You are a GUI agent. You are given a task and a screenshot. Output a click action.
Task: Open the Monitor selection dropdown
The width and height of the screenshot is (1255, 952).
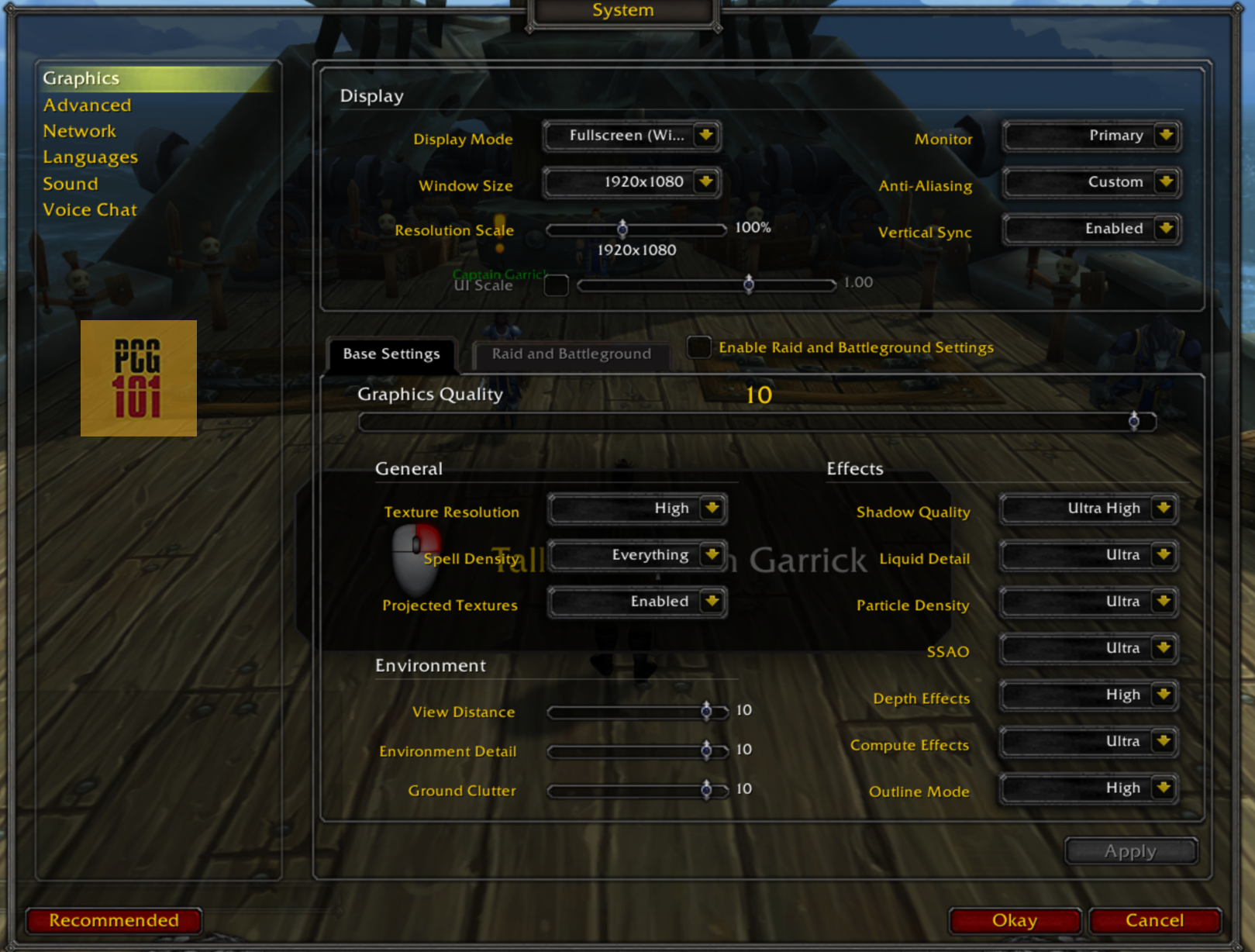click(x=1091, y=136)
